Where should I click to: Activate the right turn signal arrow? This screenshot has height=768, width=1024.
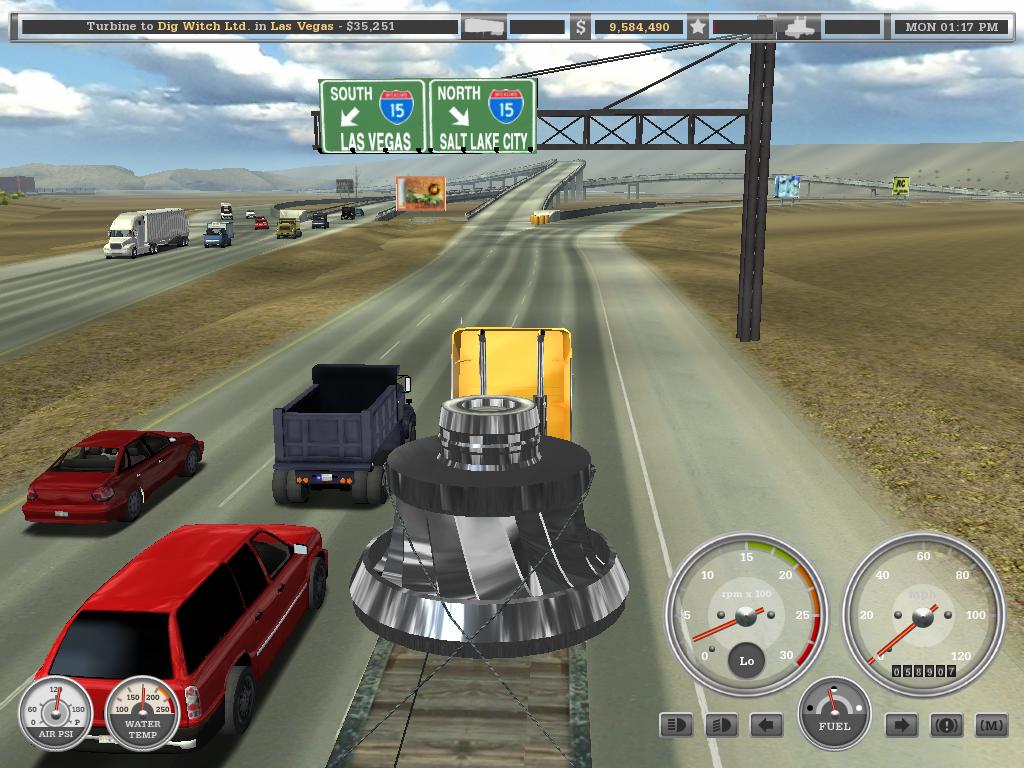[901, 725]
